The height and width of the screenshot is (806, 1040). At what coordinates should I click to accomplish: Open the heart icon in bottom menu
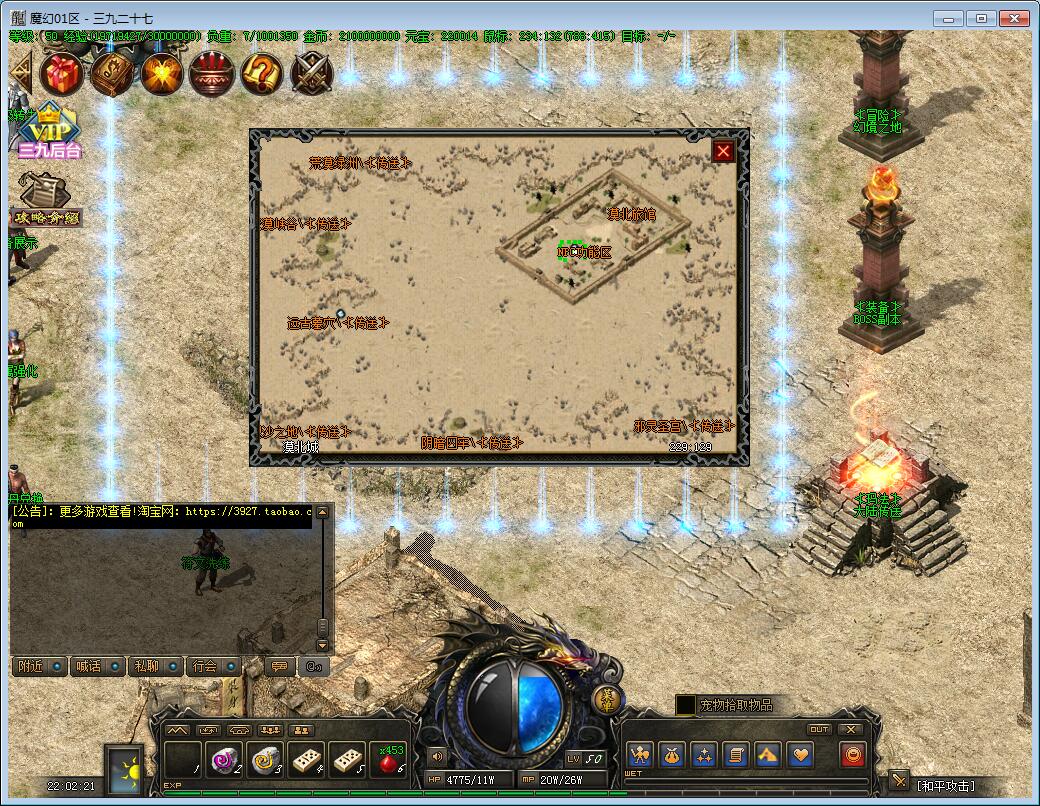coord(800,755)
